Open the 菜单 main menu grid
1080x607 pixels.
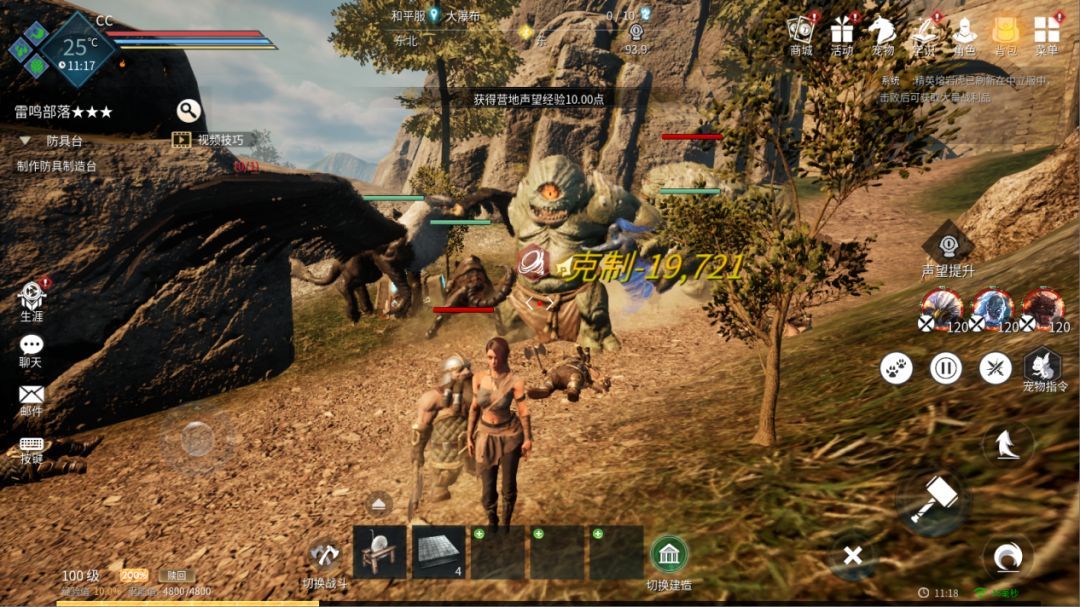click(1046, 31)
